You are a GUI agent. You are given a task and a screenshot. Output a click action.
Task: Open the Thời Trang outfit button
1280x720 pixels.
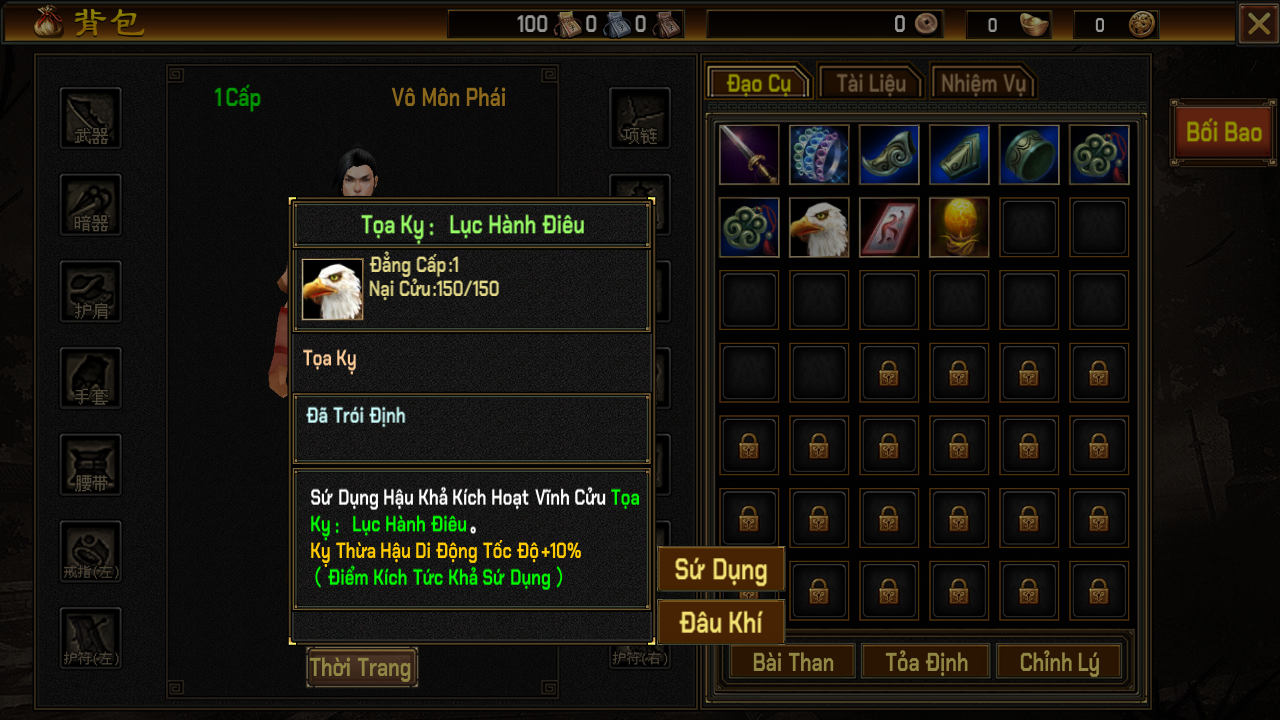[361, 667]
